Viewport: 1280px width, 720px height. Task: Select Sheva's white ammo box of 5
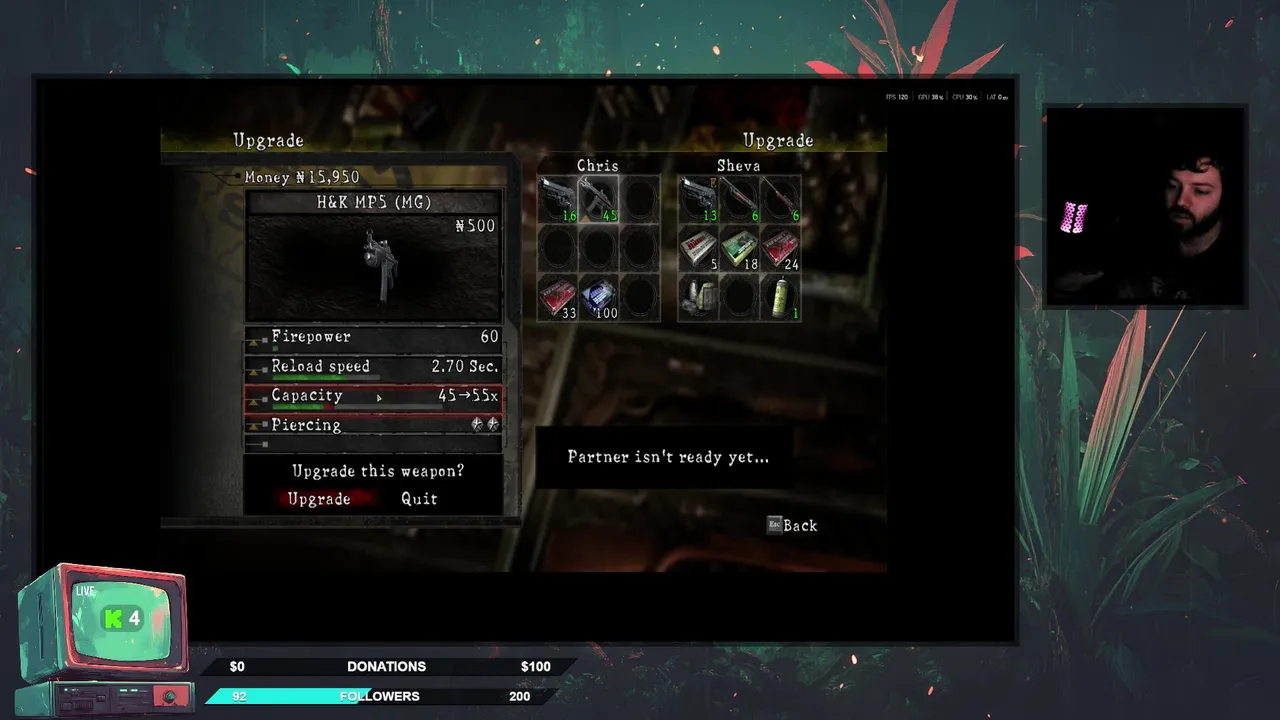(698, 248)
